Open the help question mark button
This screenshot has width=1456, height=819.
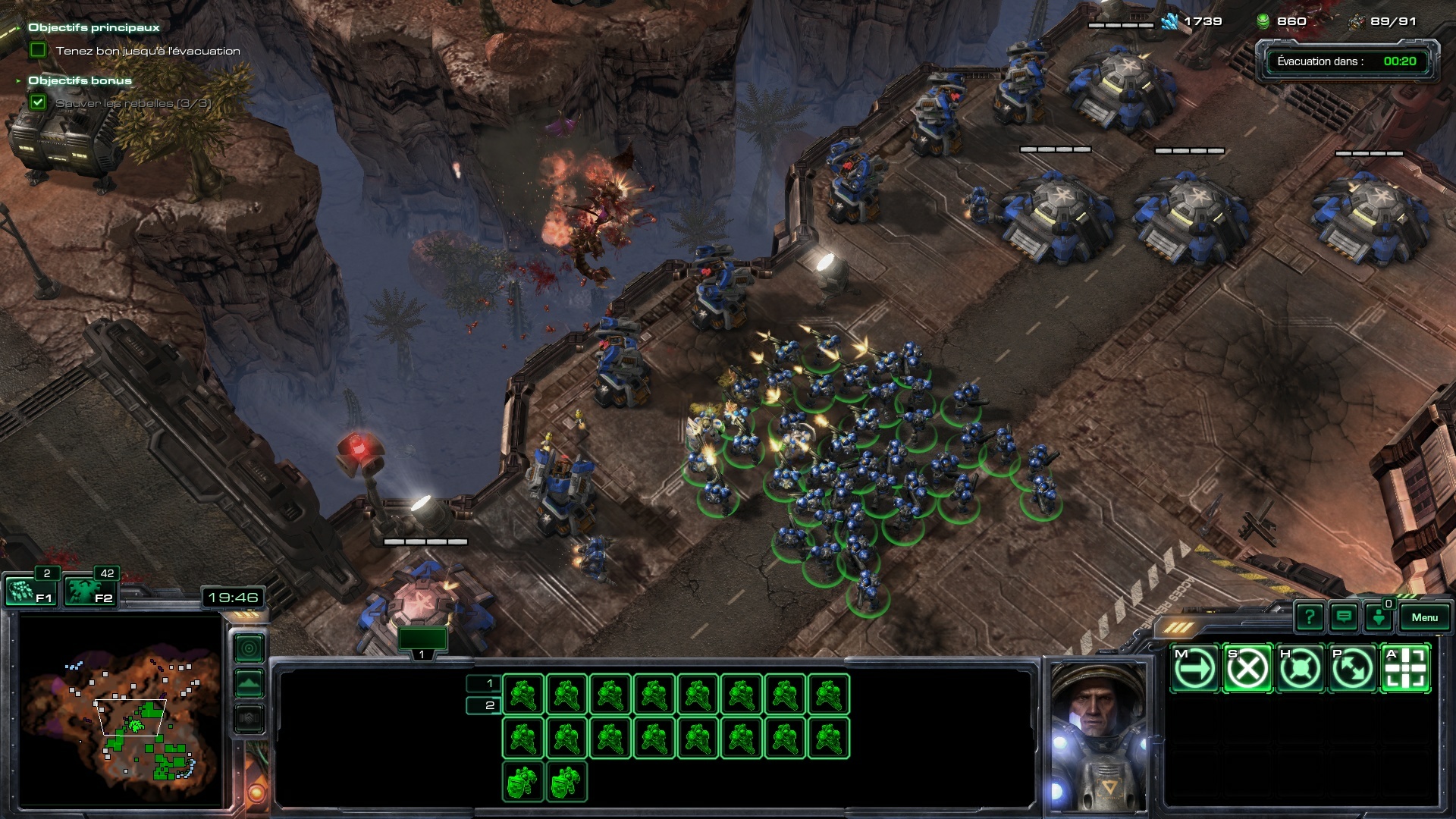tap(1309, 617)
